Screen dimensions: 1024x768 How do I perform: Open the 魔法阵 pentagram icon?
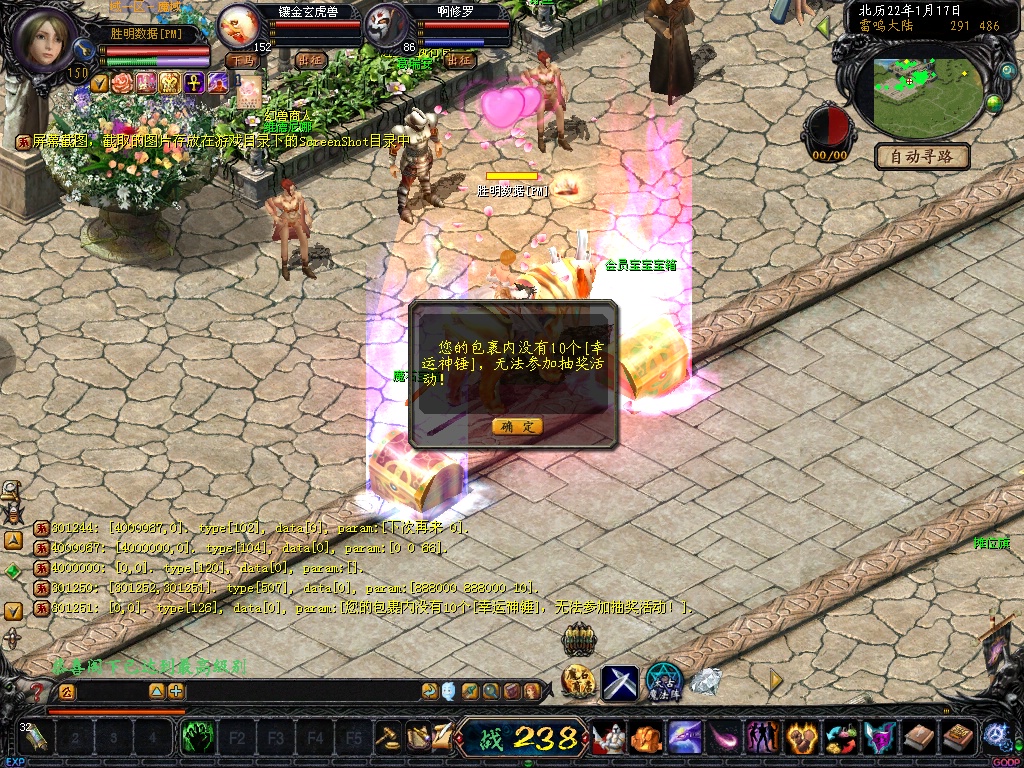tap(664, 680)
